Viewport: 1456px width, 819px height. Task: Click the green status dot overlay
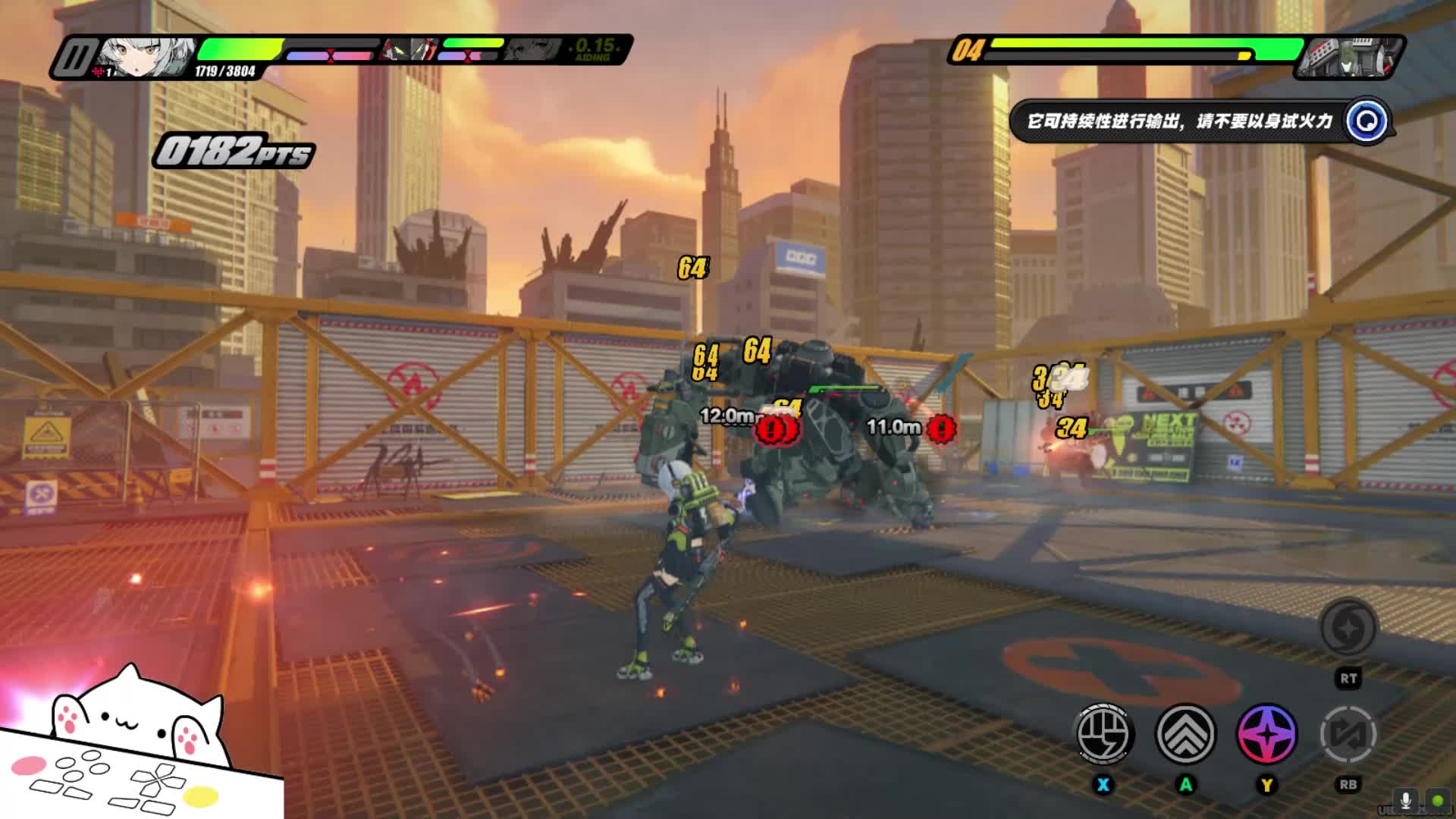coord(1438,801)
